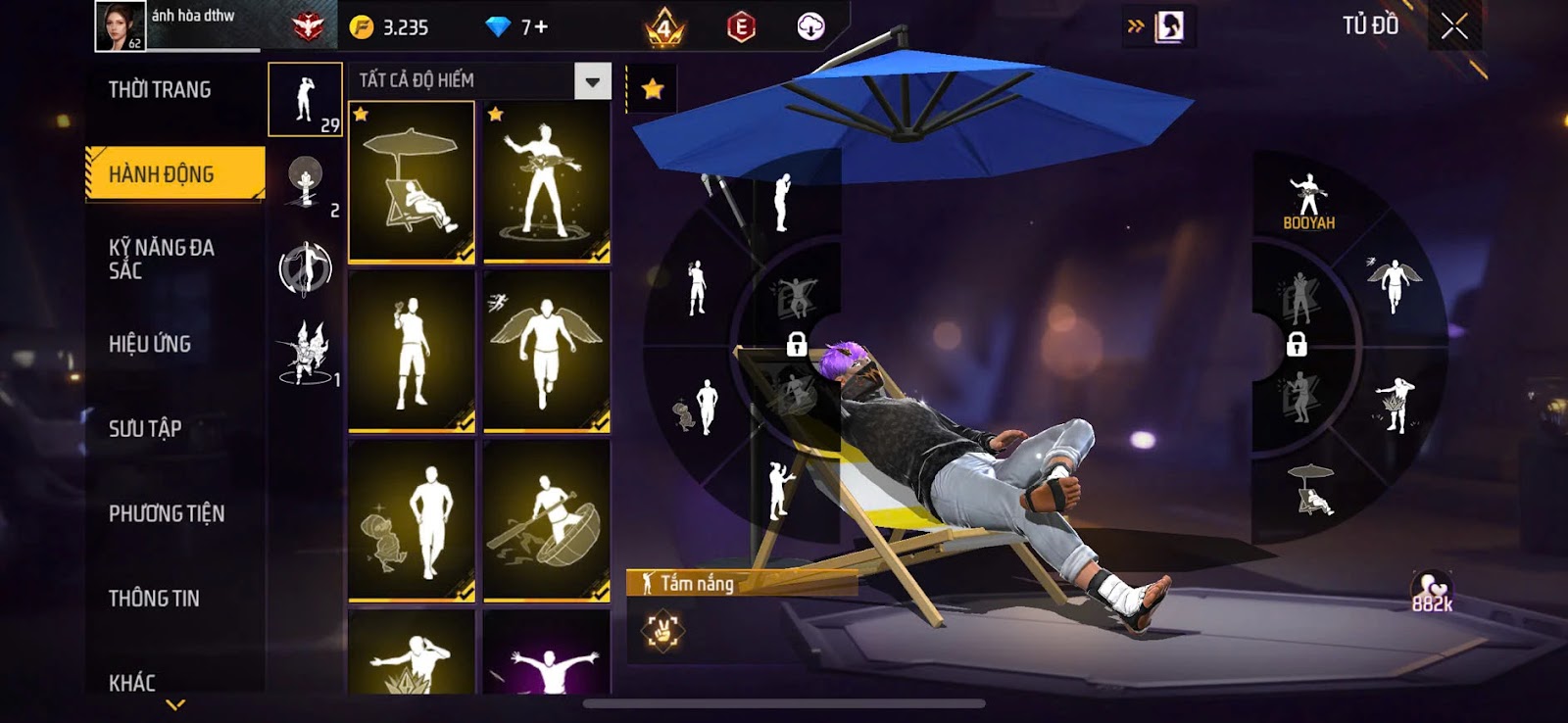Screen dimensions: 1568x723
Task: Choose the winged angel emote tile
Action: pos(547,351)
